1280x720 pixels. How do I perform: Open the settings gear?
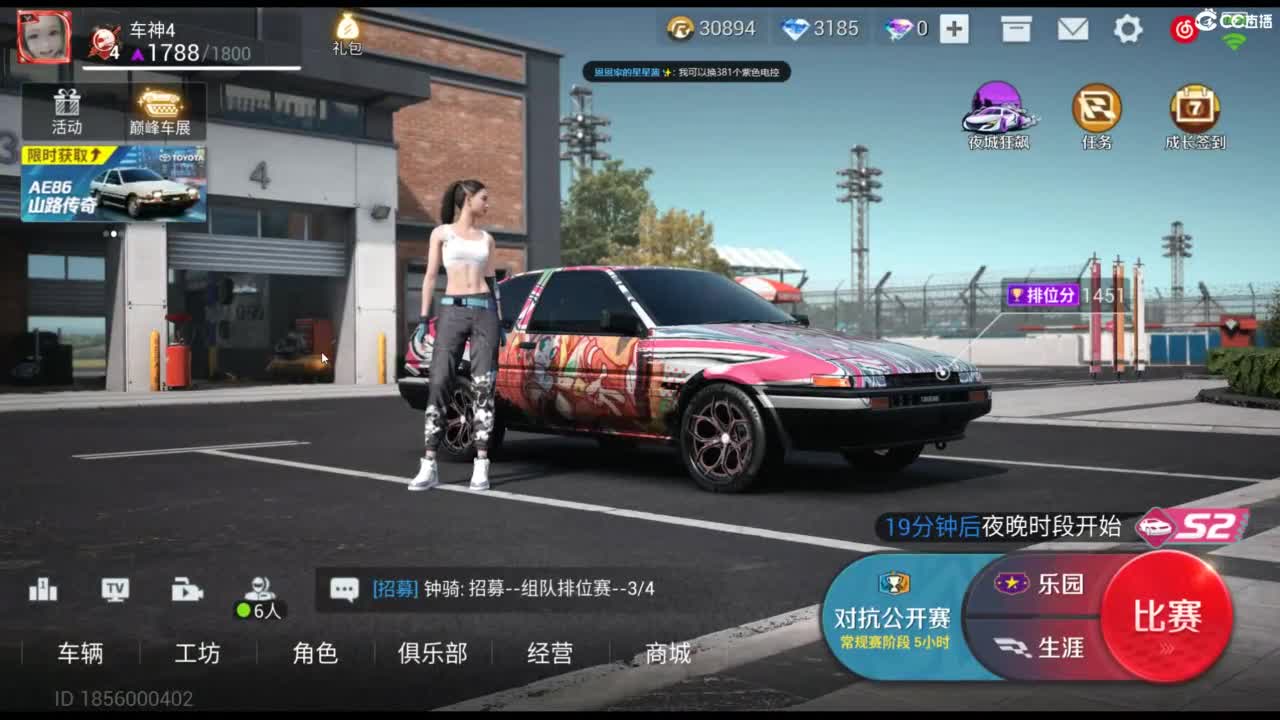coord(1128,30)
